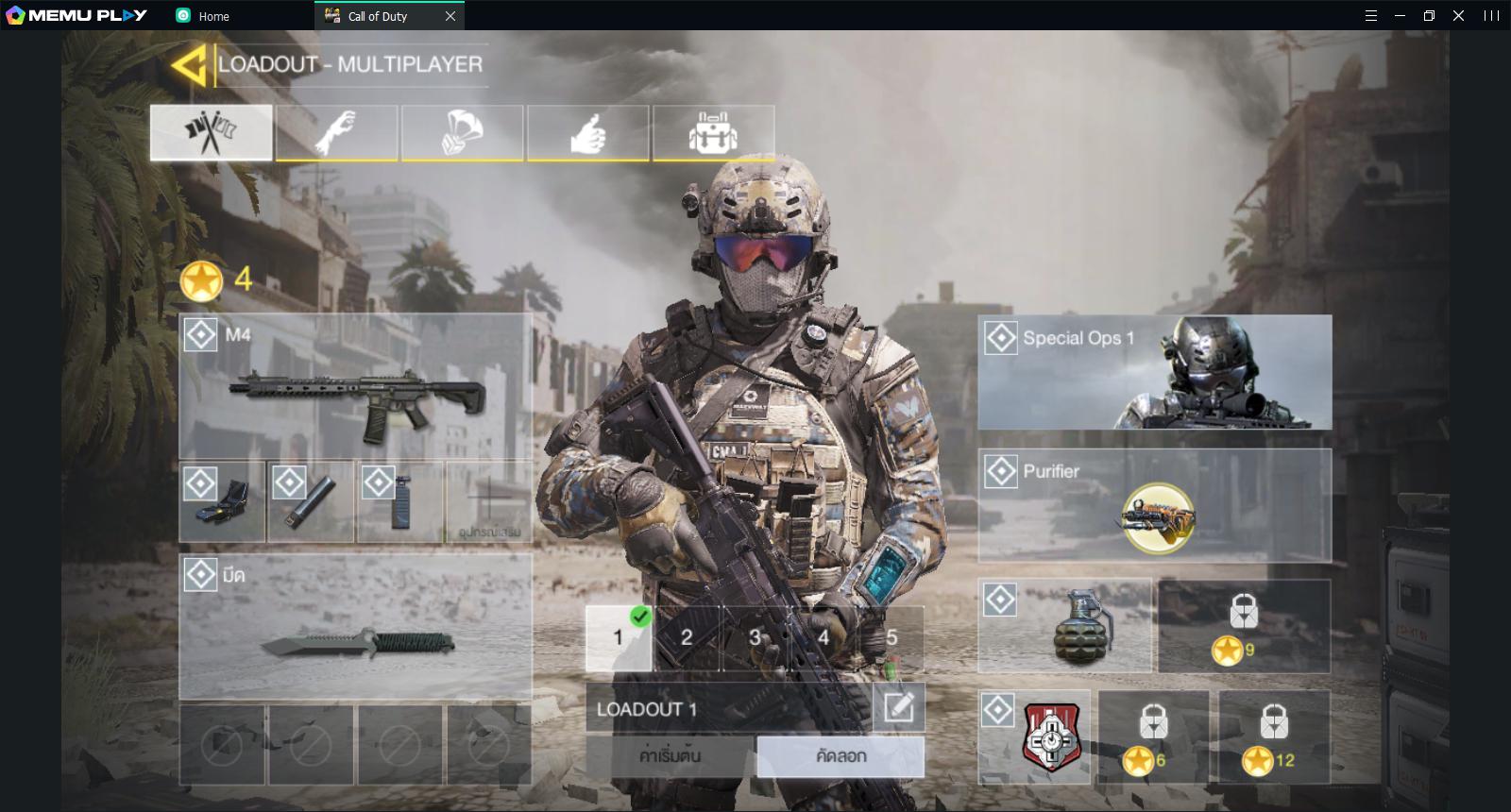Select the crossed-weapons loadout tab icon
This screenshot has width=1511, height=812.
point(211,132)
